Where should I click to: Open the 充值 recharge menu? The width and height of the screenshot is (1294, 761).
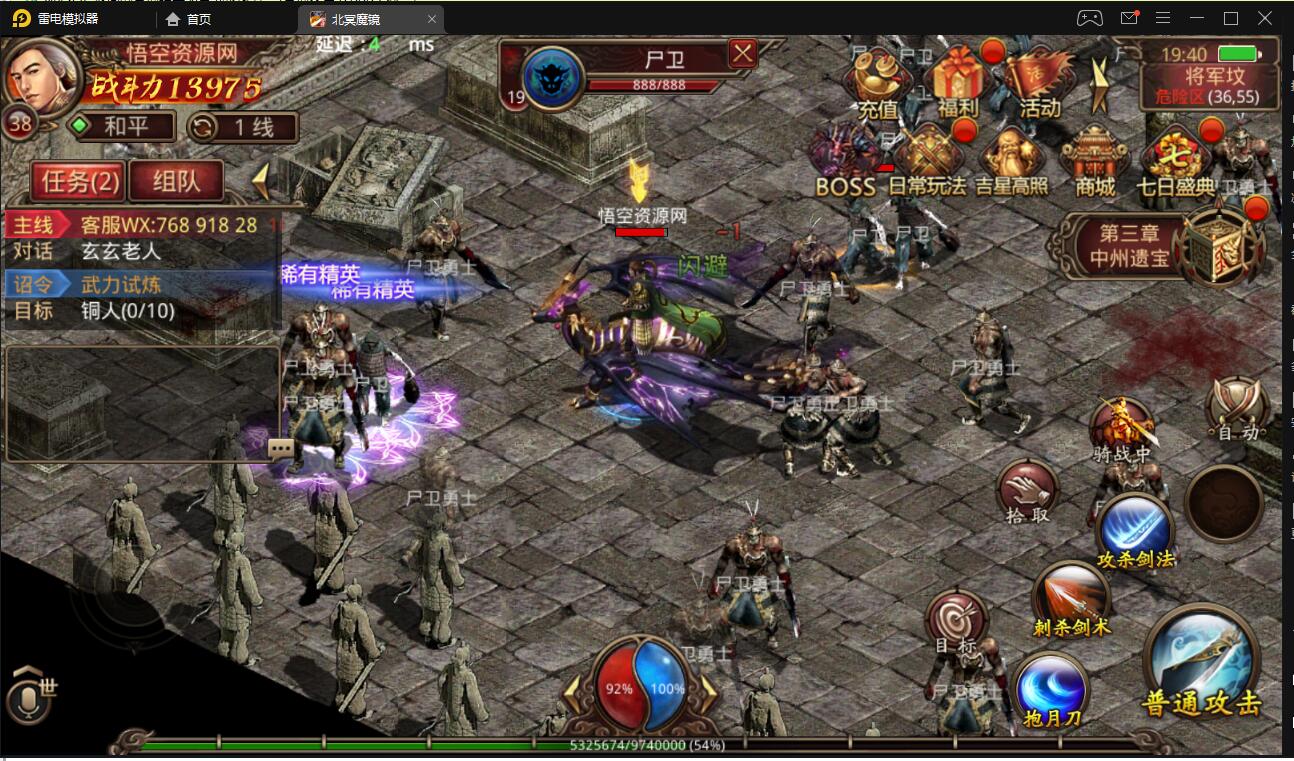pos(879,82)
